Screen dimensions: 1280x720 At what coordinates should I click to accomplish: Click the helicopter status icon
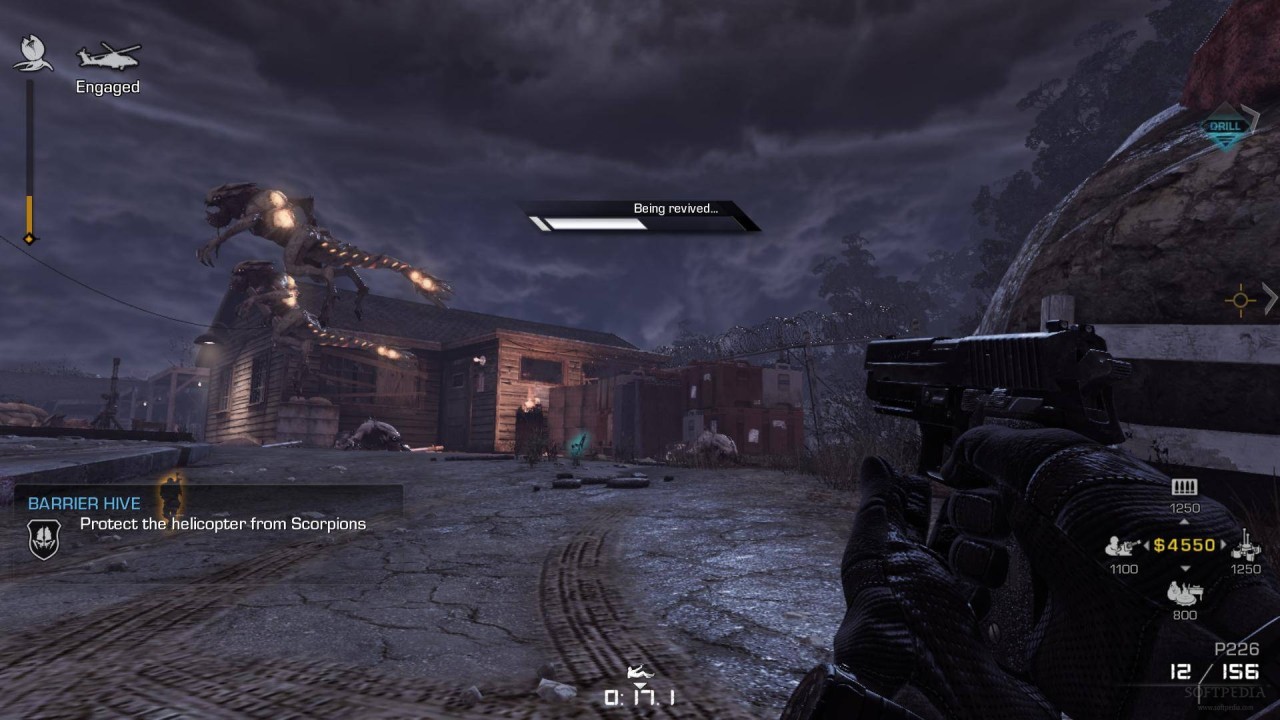click(108, 55)
